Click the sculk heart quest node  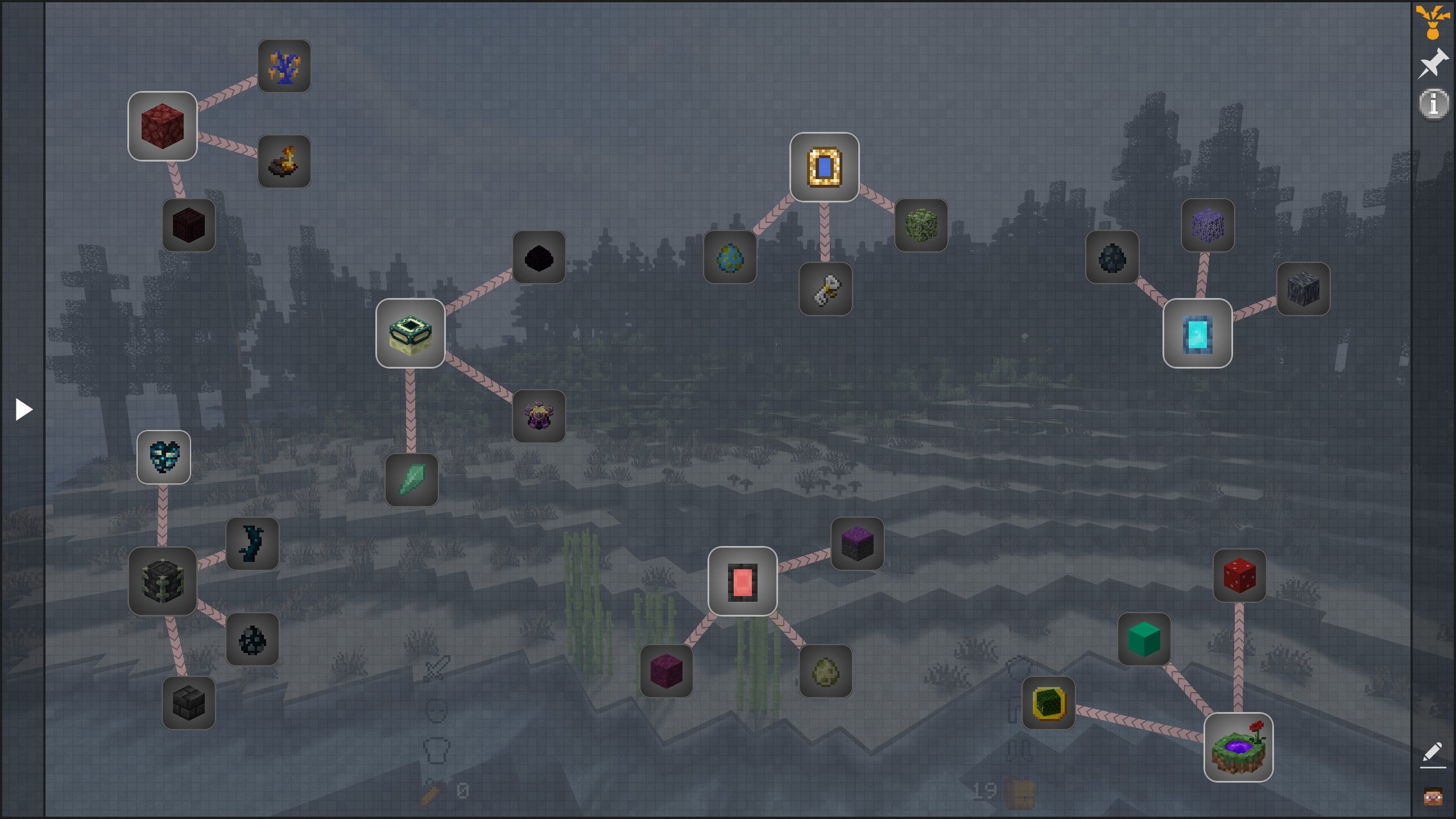click(164, 457)
